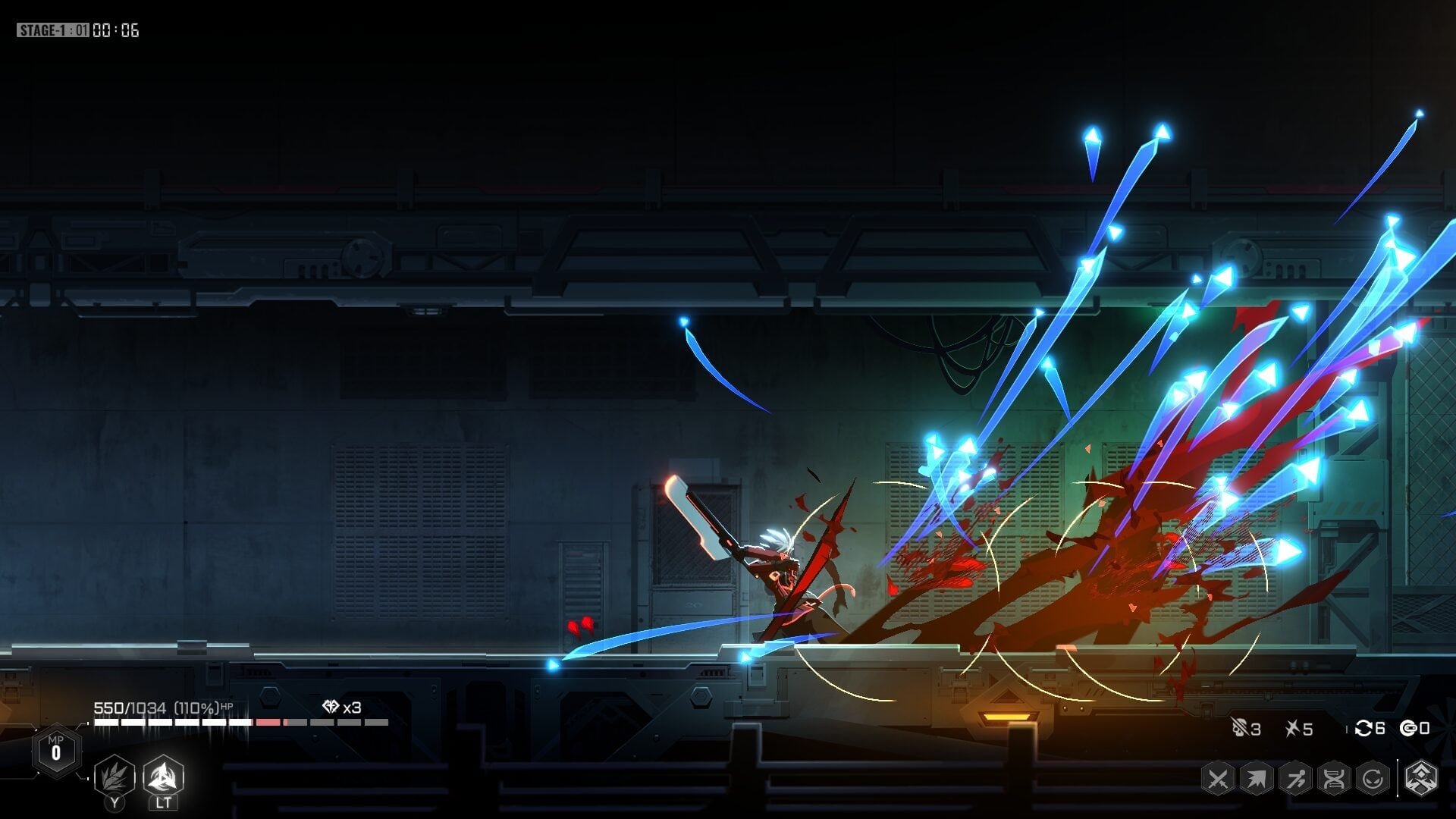Click the skull counter showing 3
Screen dimensions: 1456x819
pos(1247,728)
